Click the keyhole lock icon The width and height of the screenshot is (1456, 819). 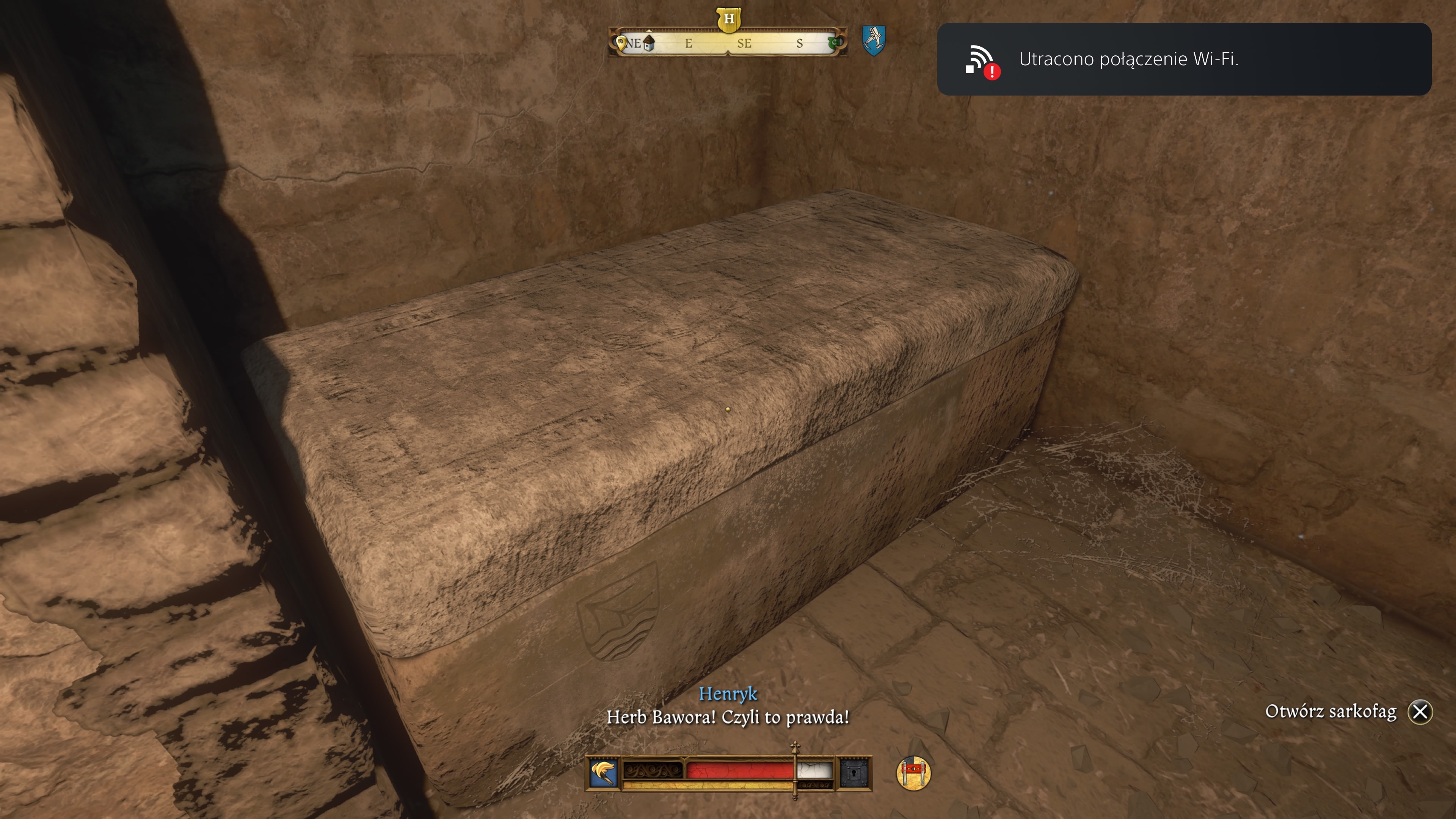854,773
